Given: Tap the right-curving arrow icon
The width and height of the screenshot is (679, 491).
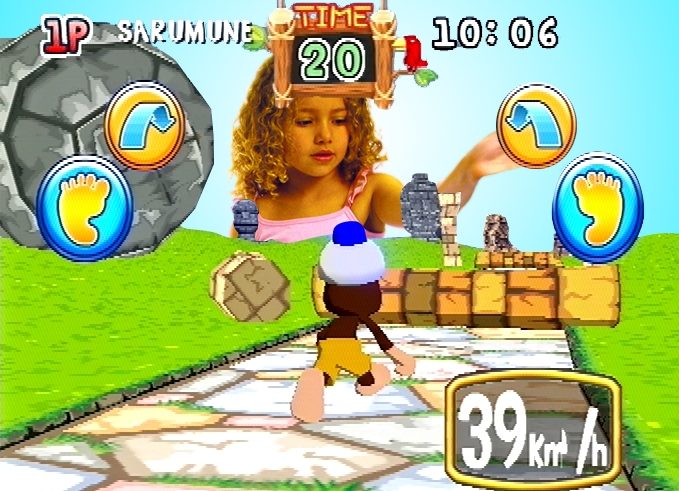Looking at the screenshot, I should (145, 125).
